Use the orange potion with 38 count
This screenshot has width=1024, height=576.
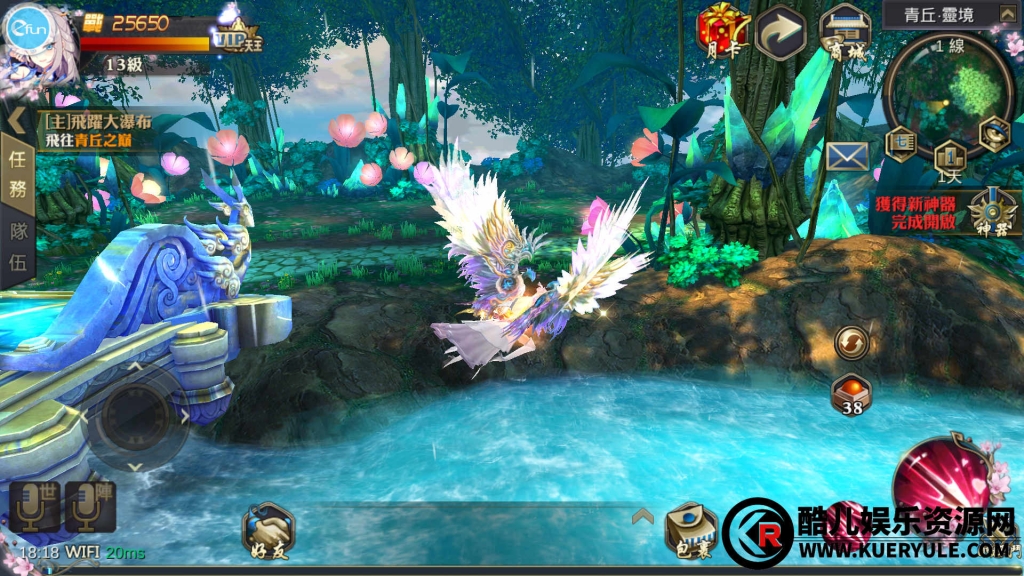point(851,394)
